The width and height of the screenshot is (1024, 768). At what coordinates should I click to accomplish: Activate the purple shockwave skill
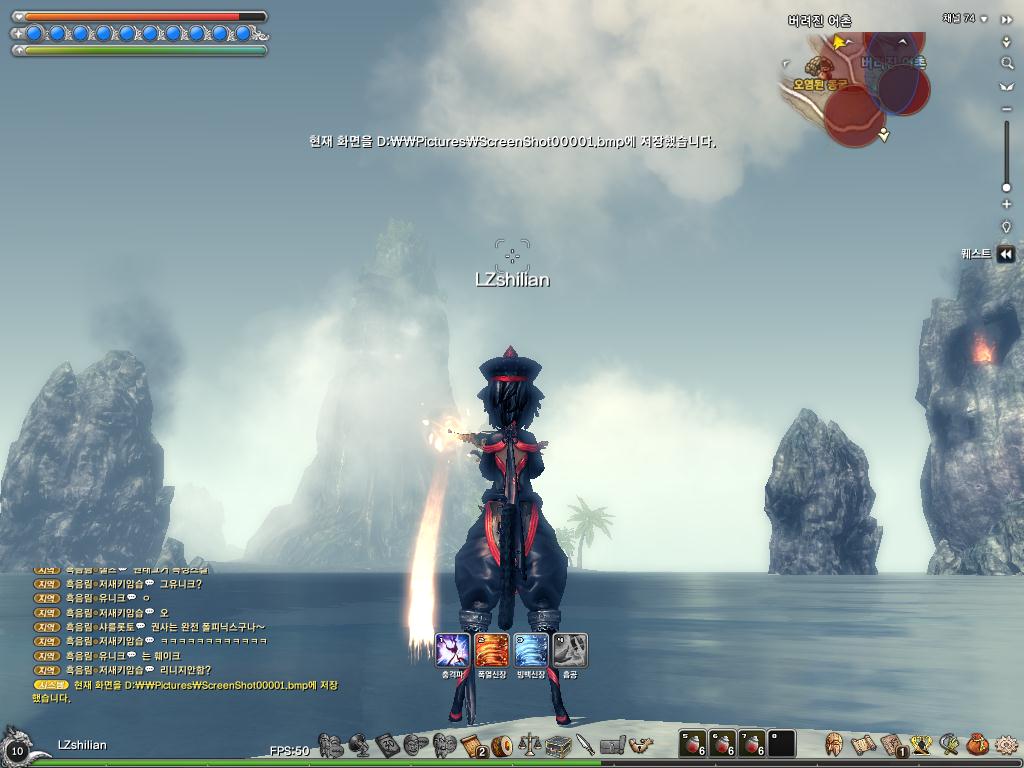coord(453,650)
